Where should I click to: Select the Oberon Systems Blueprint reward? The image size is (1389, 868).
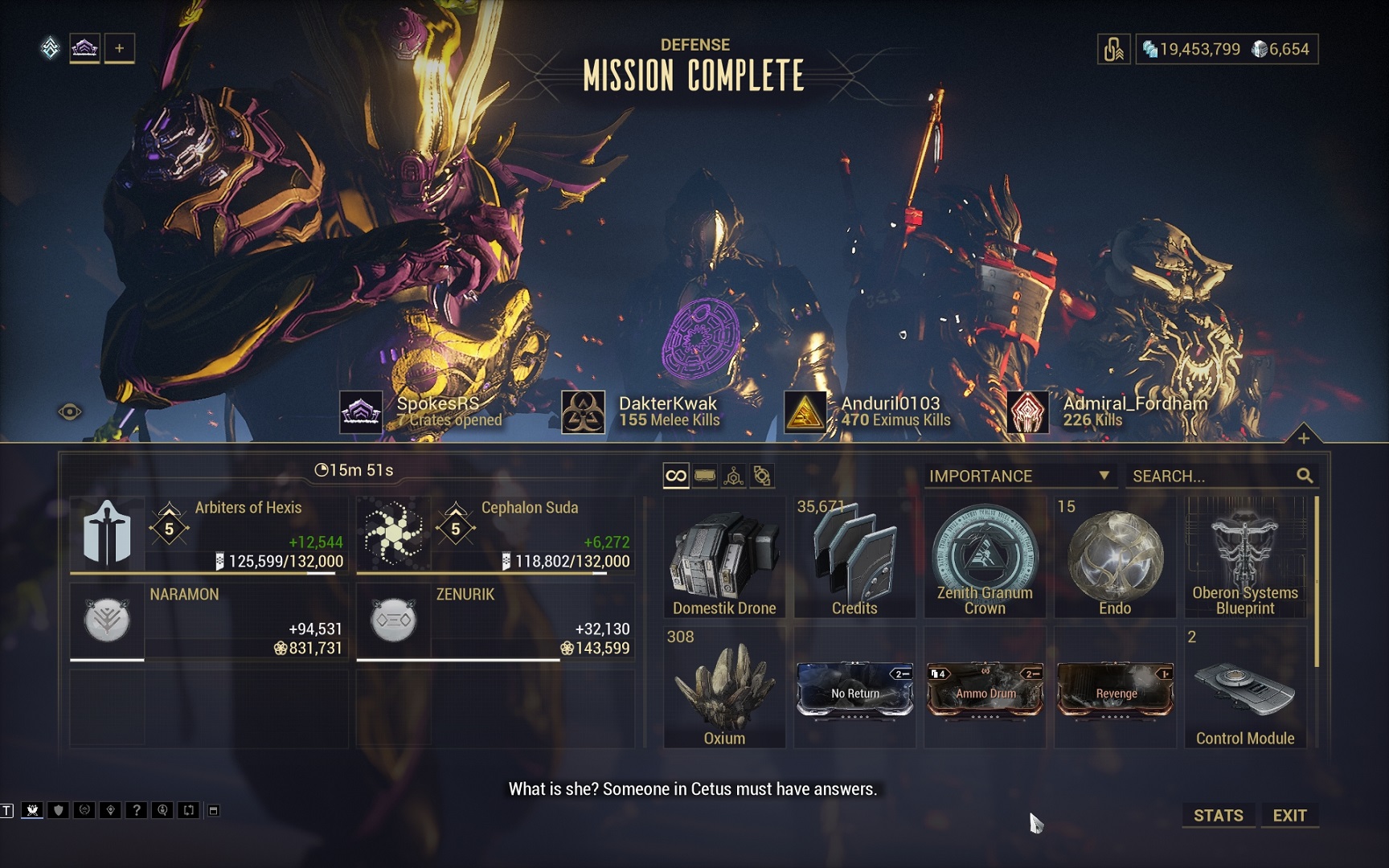[1245, 558]
